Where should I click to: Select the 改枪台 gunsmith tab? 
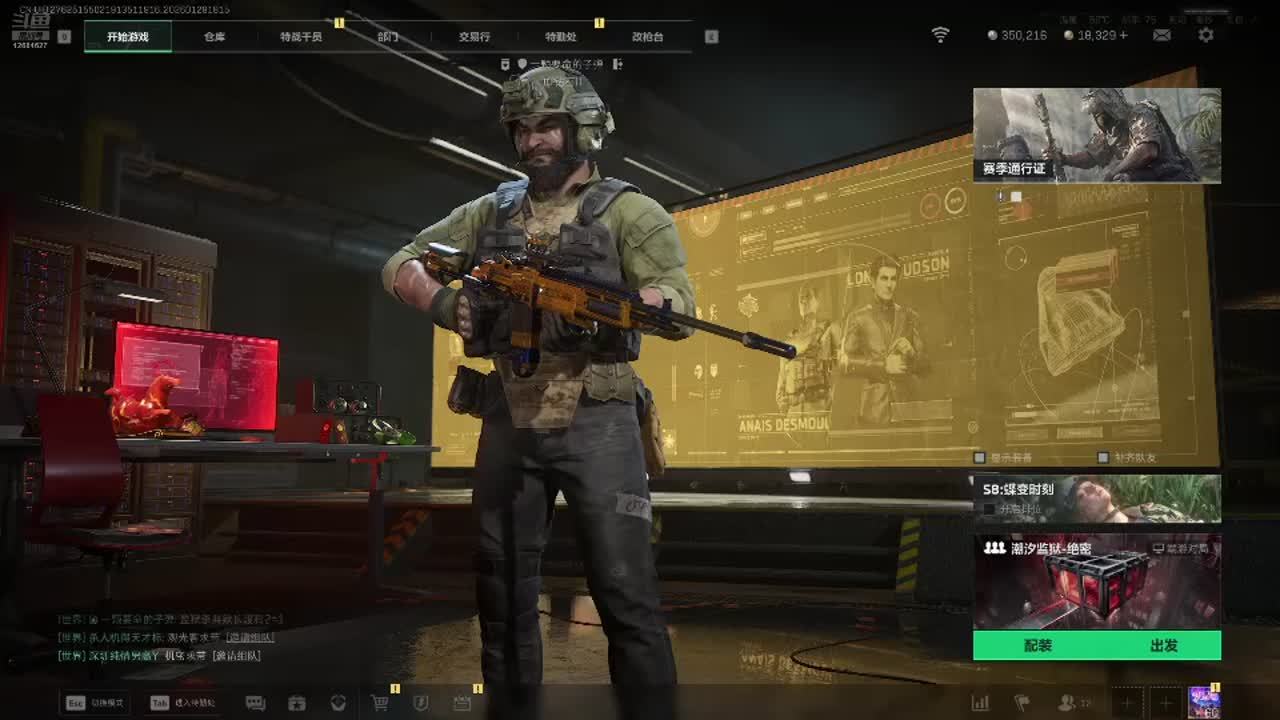(x=647, y=37)
